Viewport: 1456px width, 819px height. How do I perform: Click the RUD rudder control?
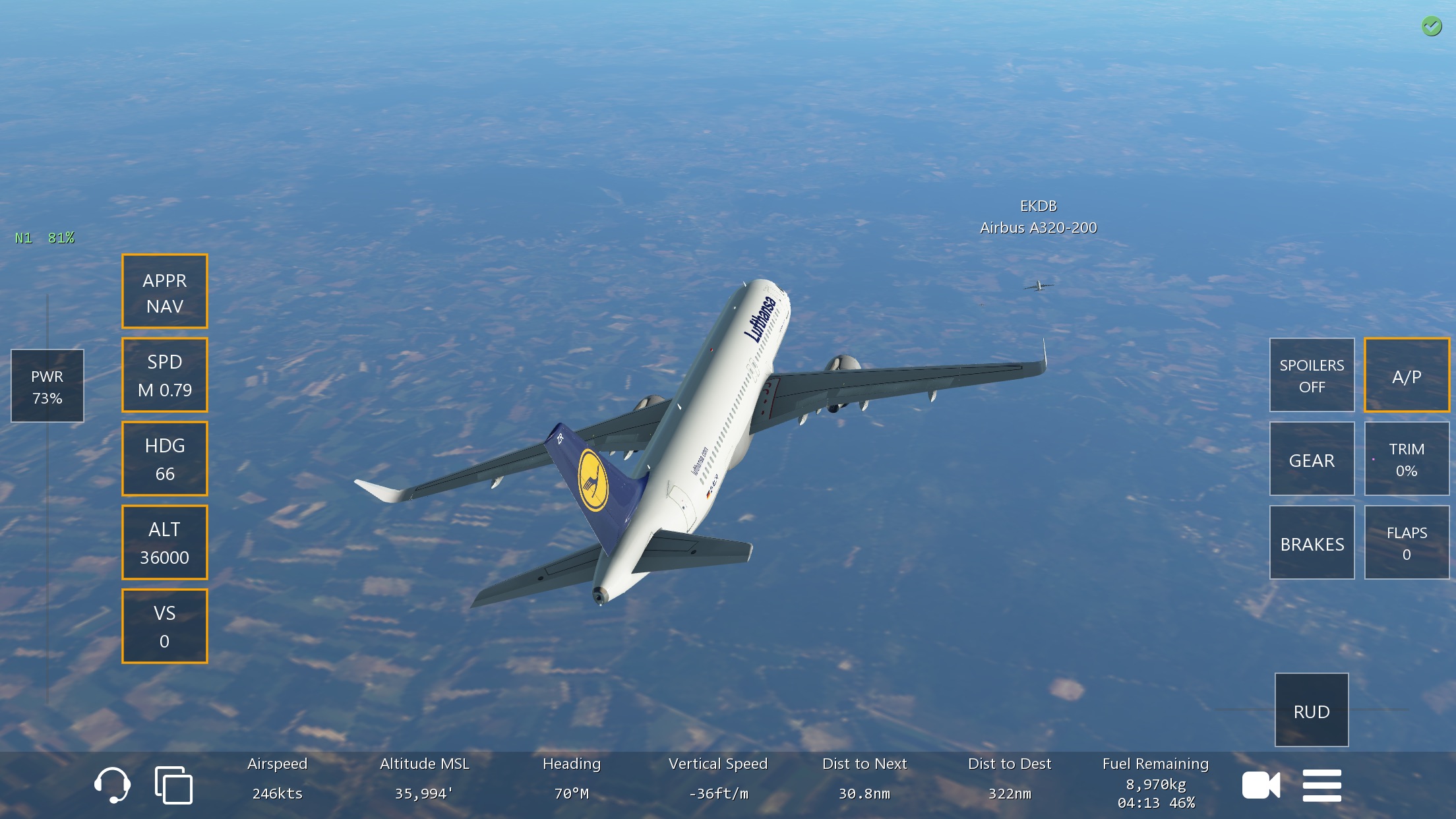pos(1311,710)
